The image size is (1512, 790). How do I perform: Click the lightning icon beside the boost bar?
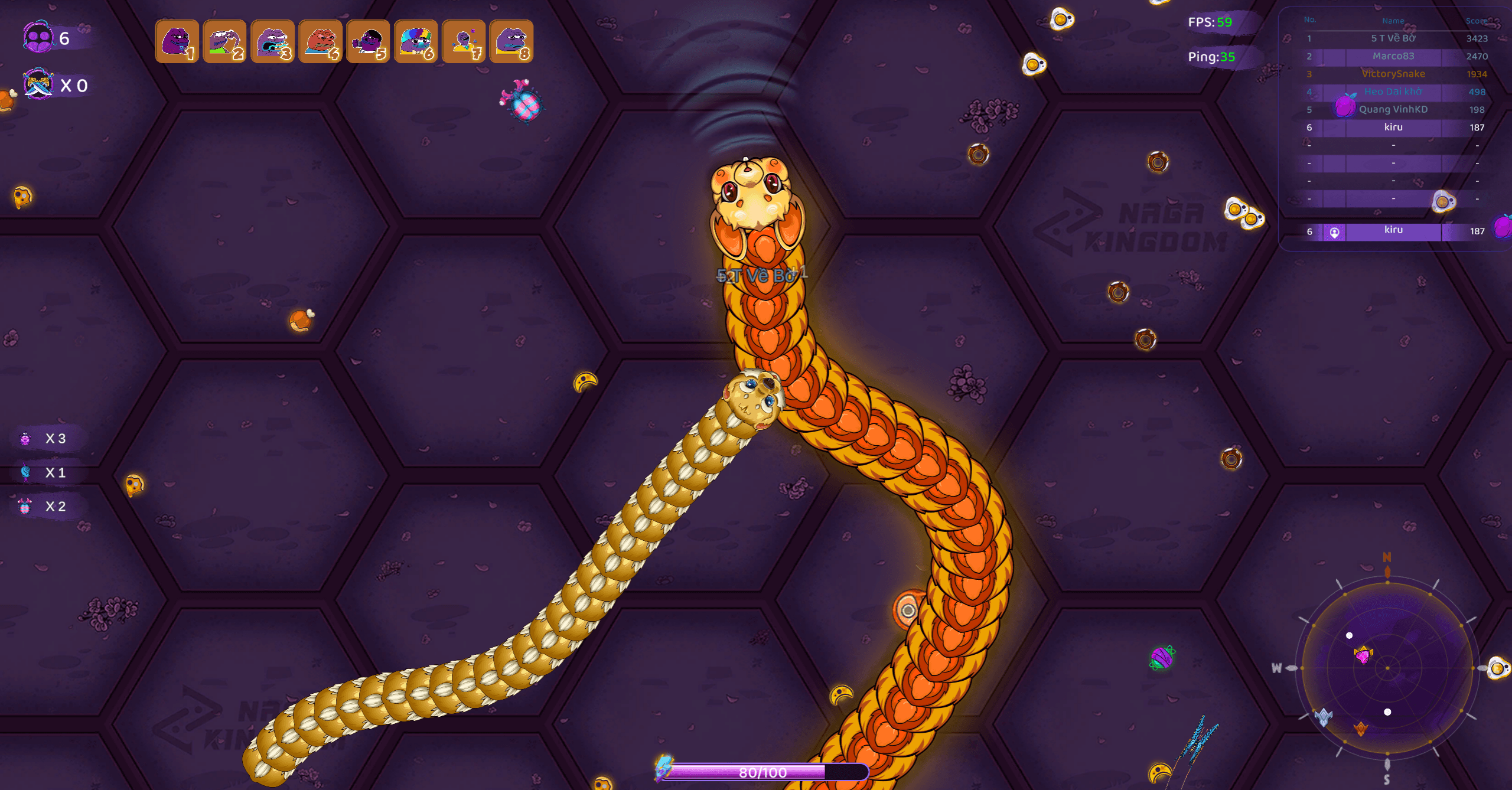coord(664,766)
